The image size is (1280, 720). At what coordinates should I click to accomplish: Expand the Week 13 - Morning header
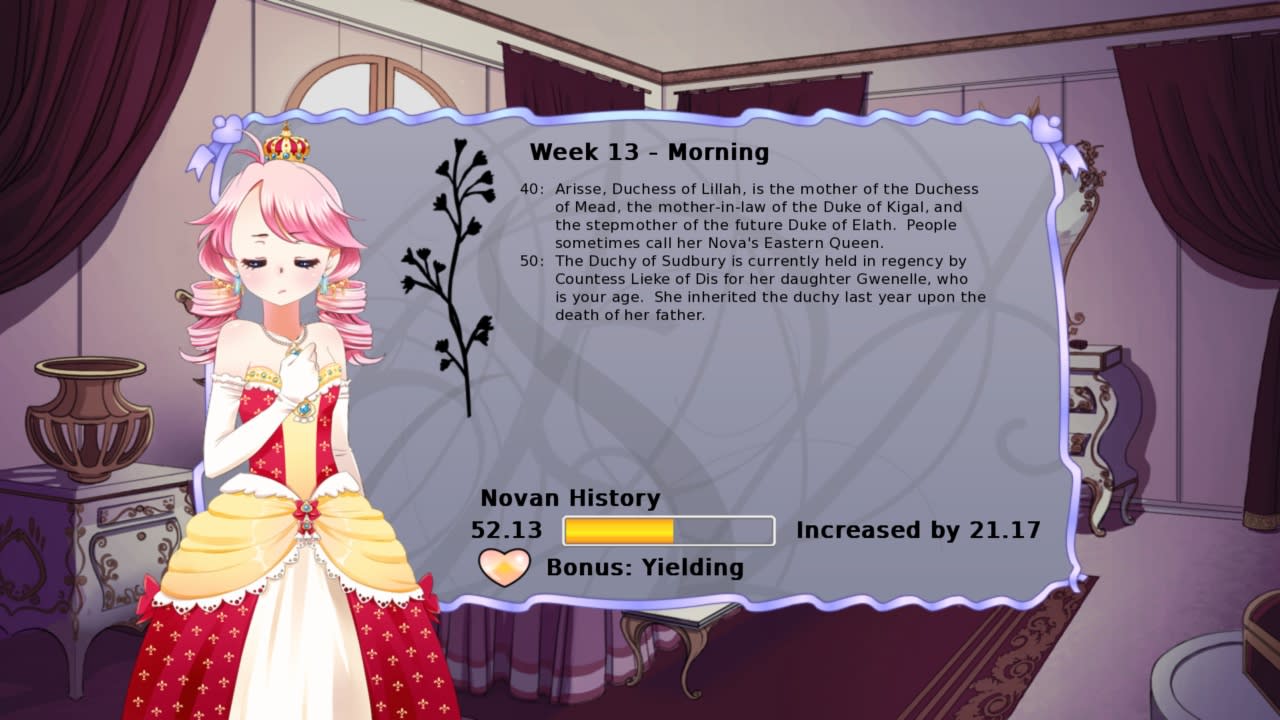point(650,152)
